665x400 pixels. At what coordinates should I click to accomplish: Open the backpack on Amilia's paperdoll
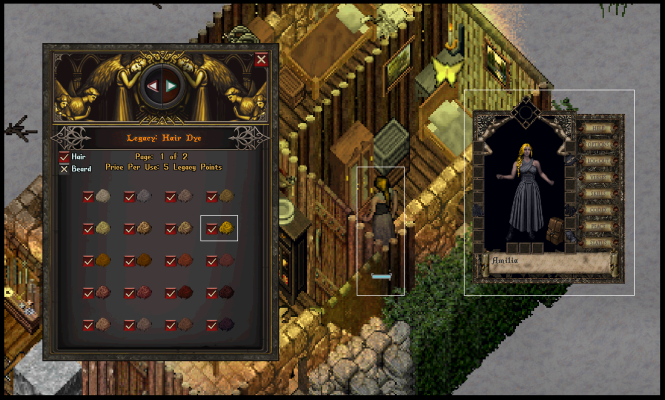556,230
